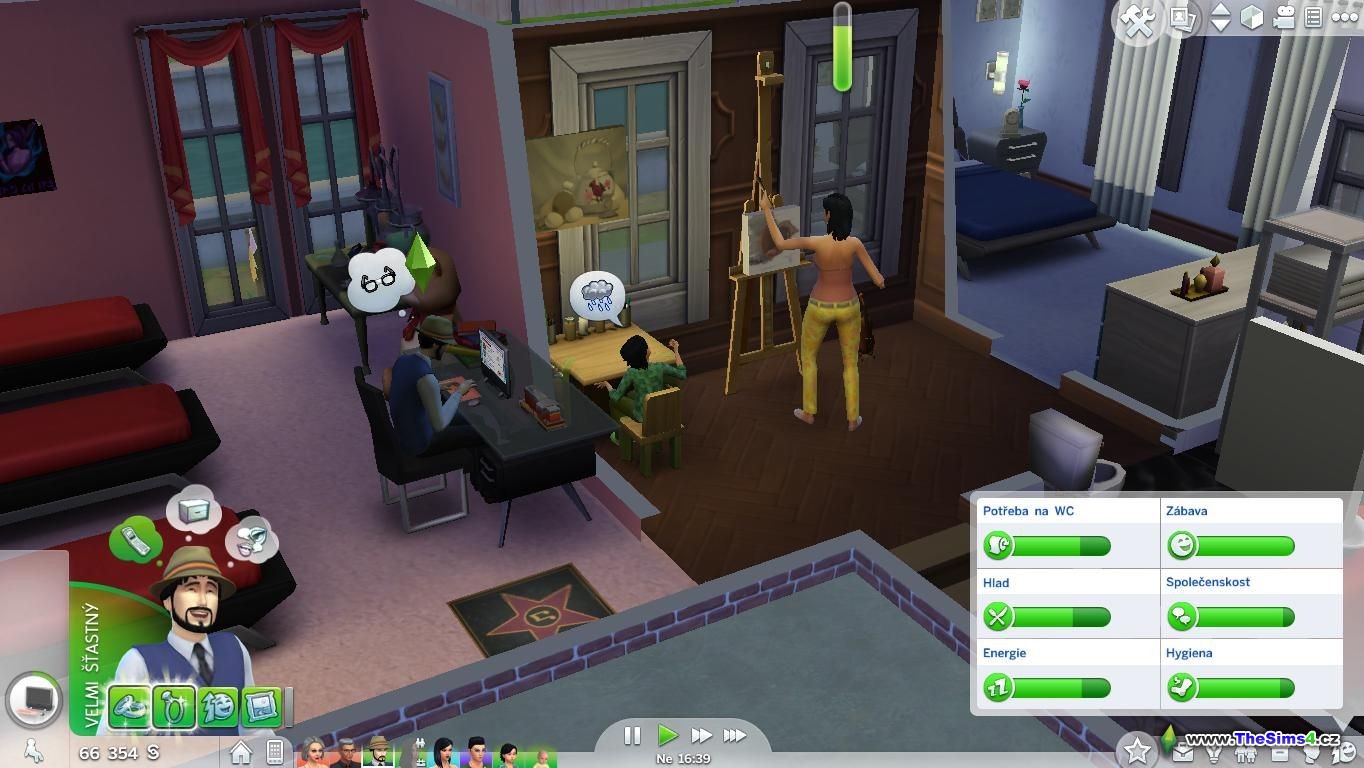Open the aspirations star panel
The image size is (1364, 768).
[1137, 750]
